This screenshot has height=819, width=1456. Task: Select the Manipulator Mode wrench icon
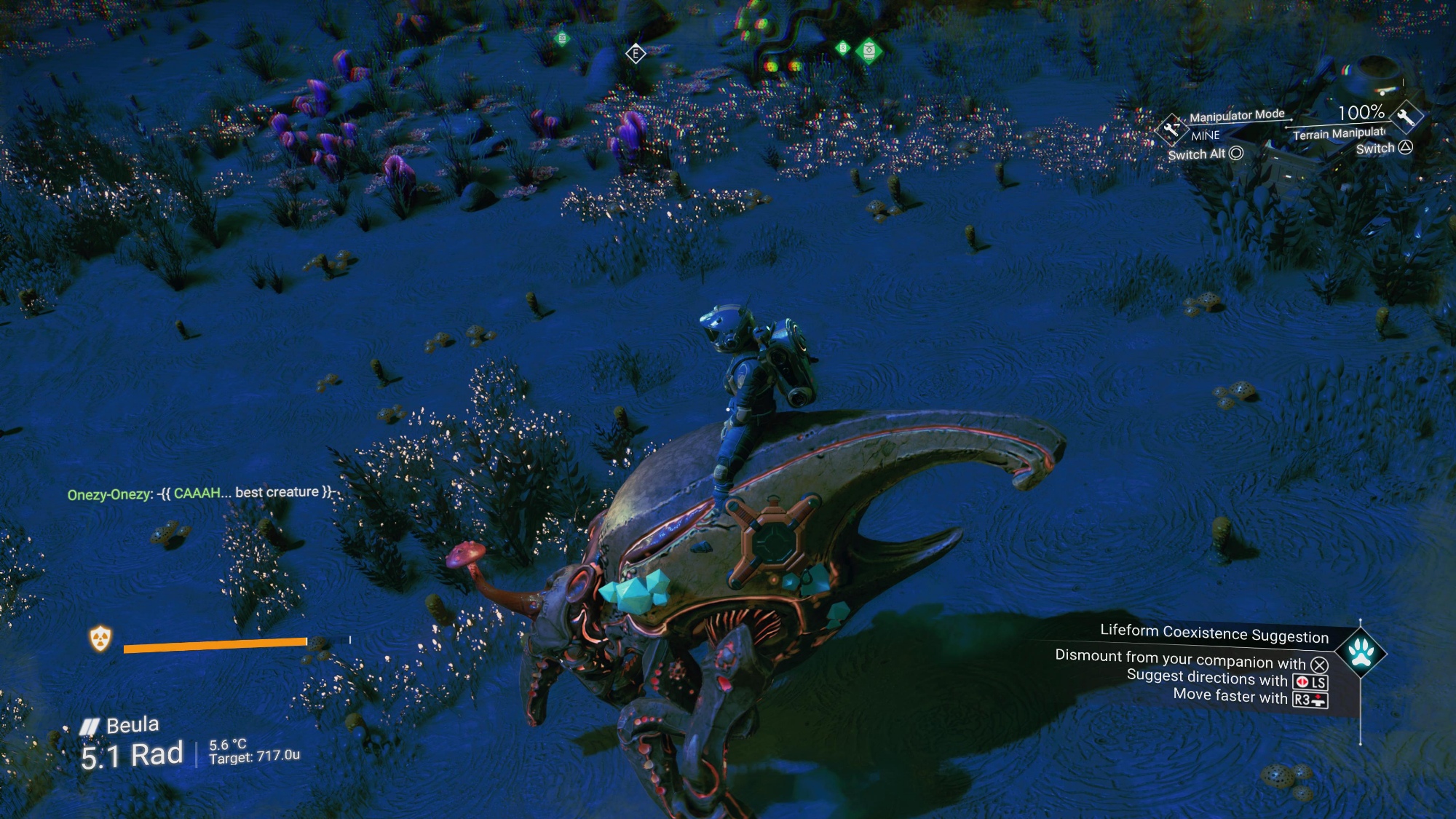click(x=1171, y=130)
